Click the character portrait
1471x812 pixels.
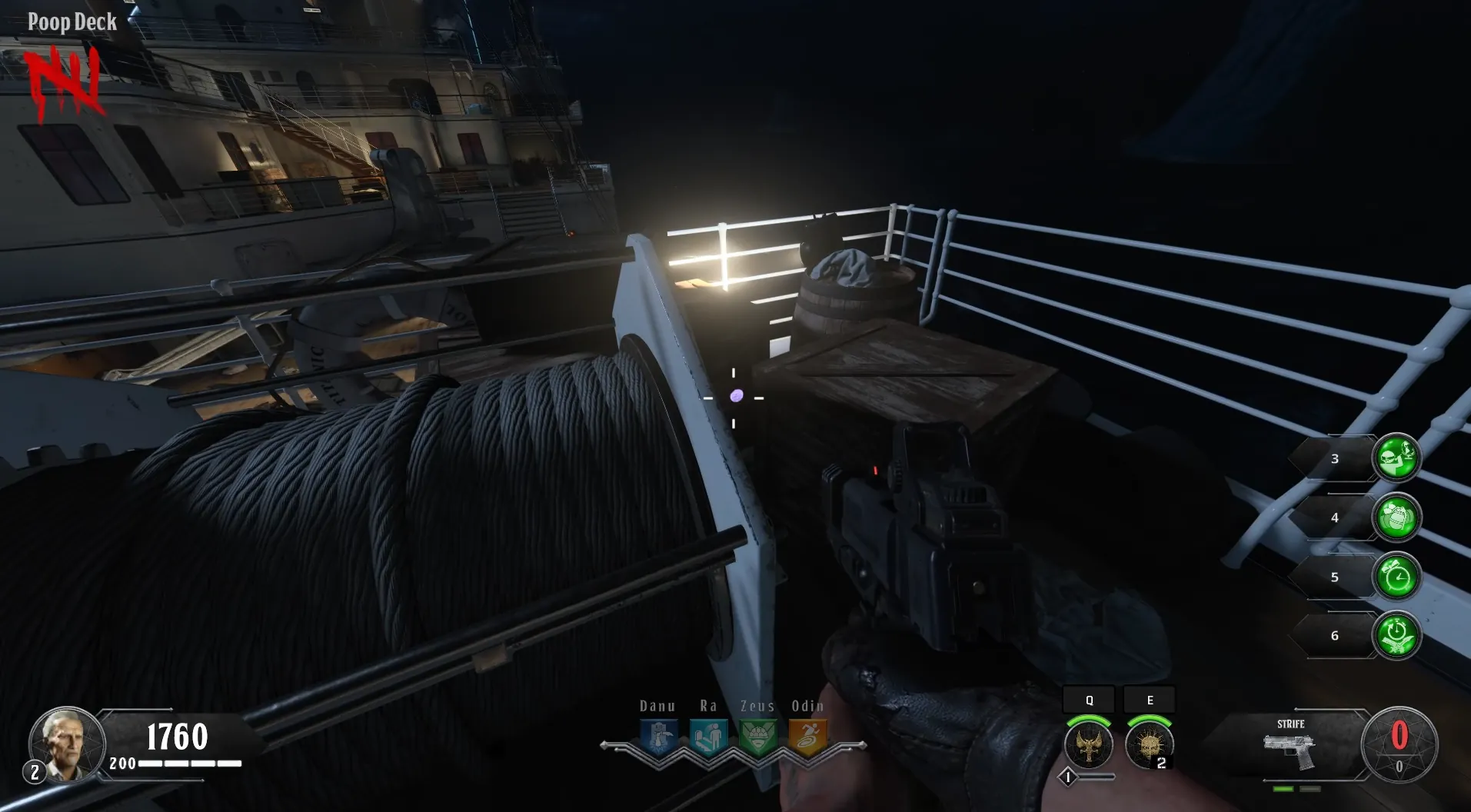[67, 744]
